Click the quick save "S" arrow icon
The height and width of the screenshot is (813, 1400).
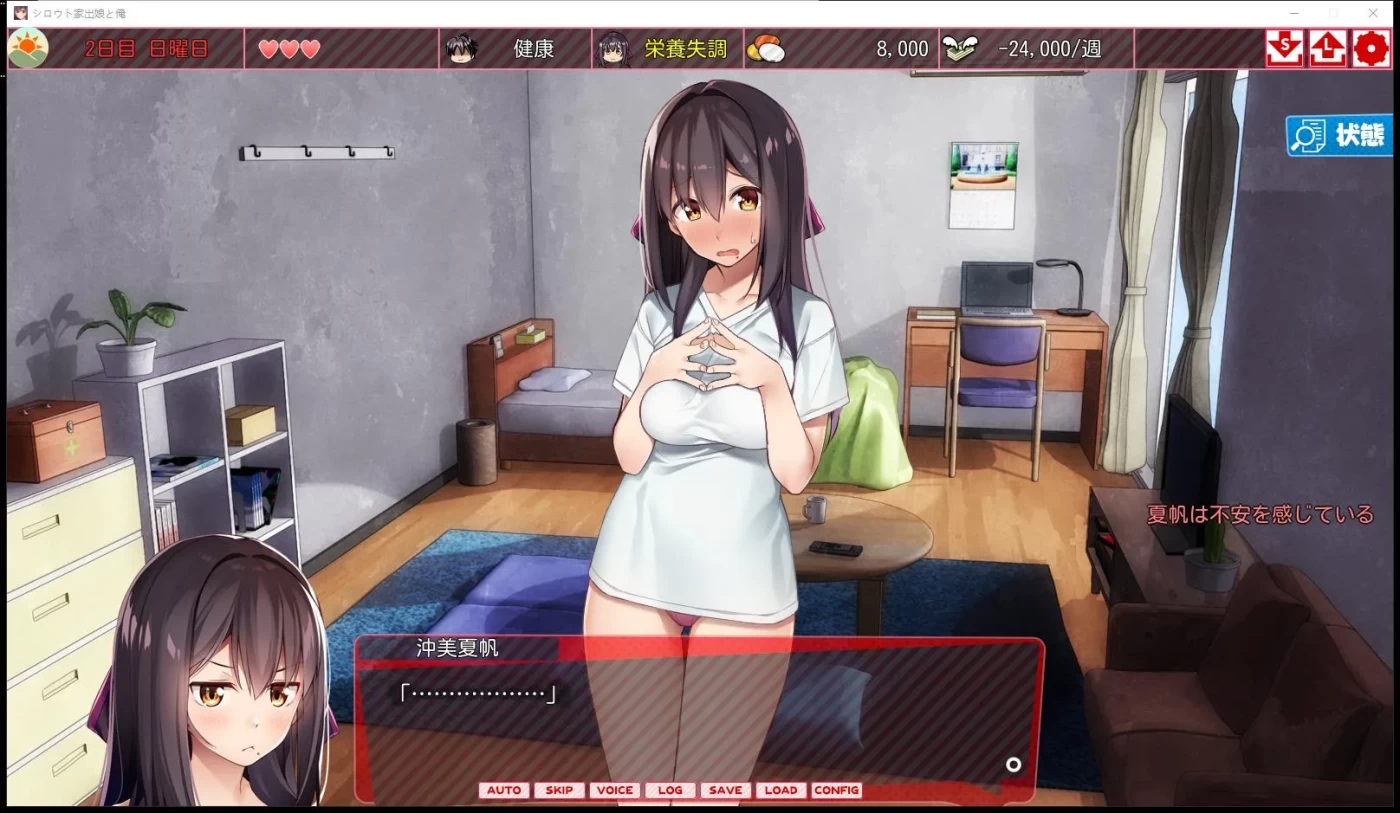tap(1283, 48)
